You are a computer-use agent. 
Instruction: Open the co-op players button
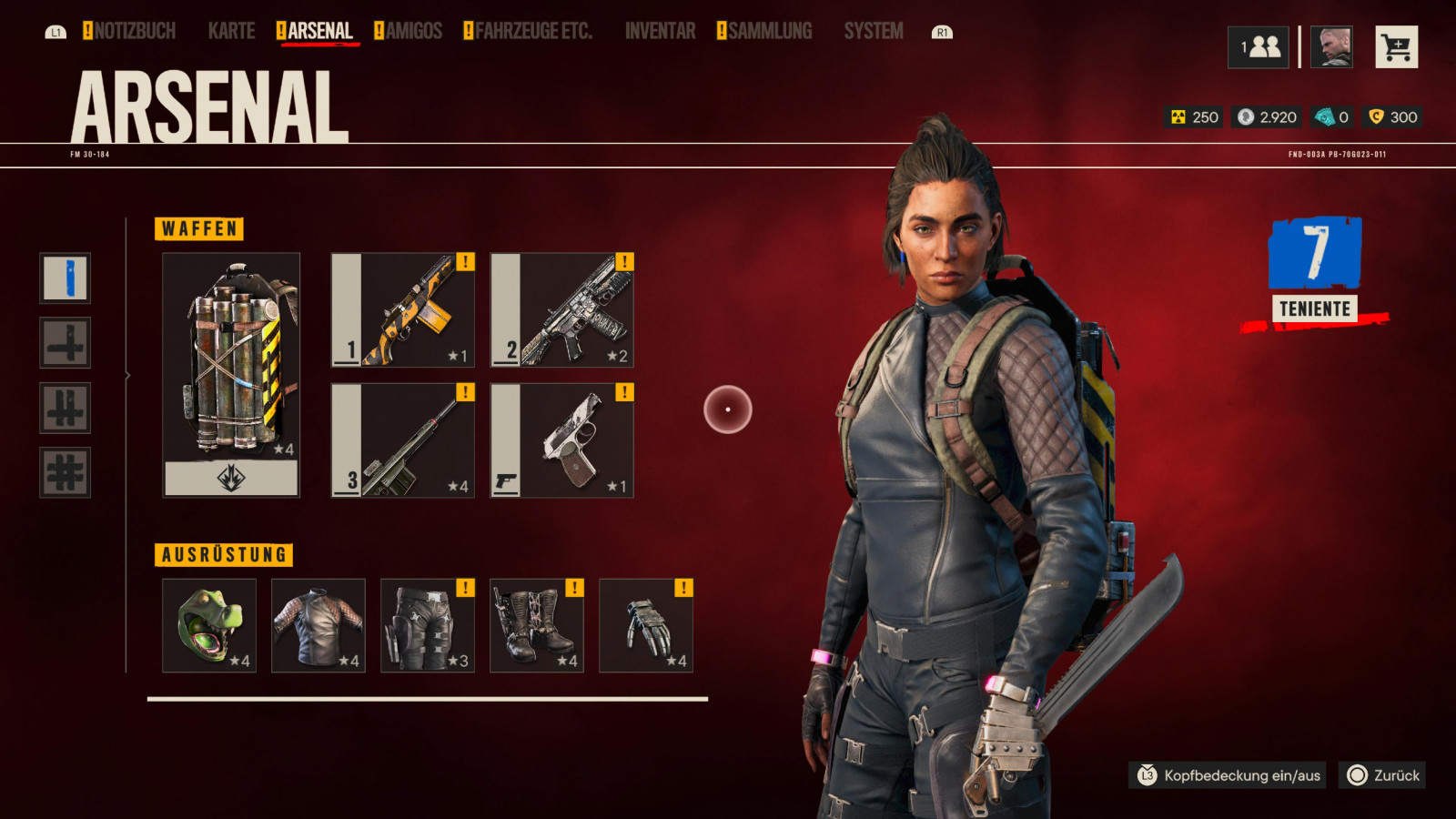click(1259, 47)
